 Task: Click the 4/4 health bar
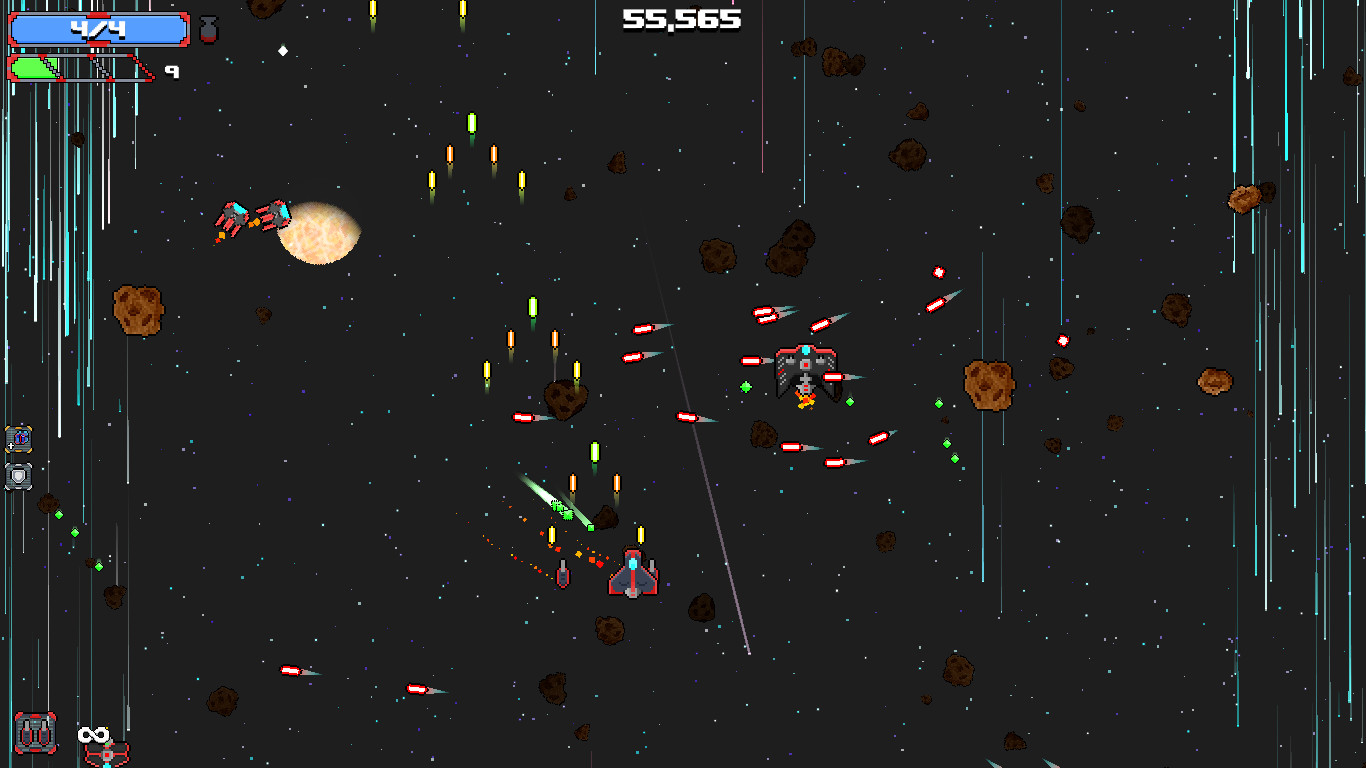click(100, 28)
